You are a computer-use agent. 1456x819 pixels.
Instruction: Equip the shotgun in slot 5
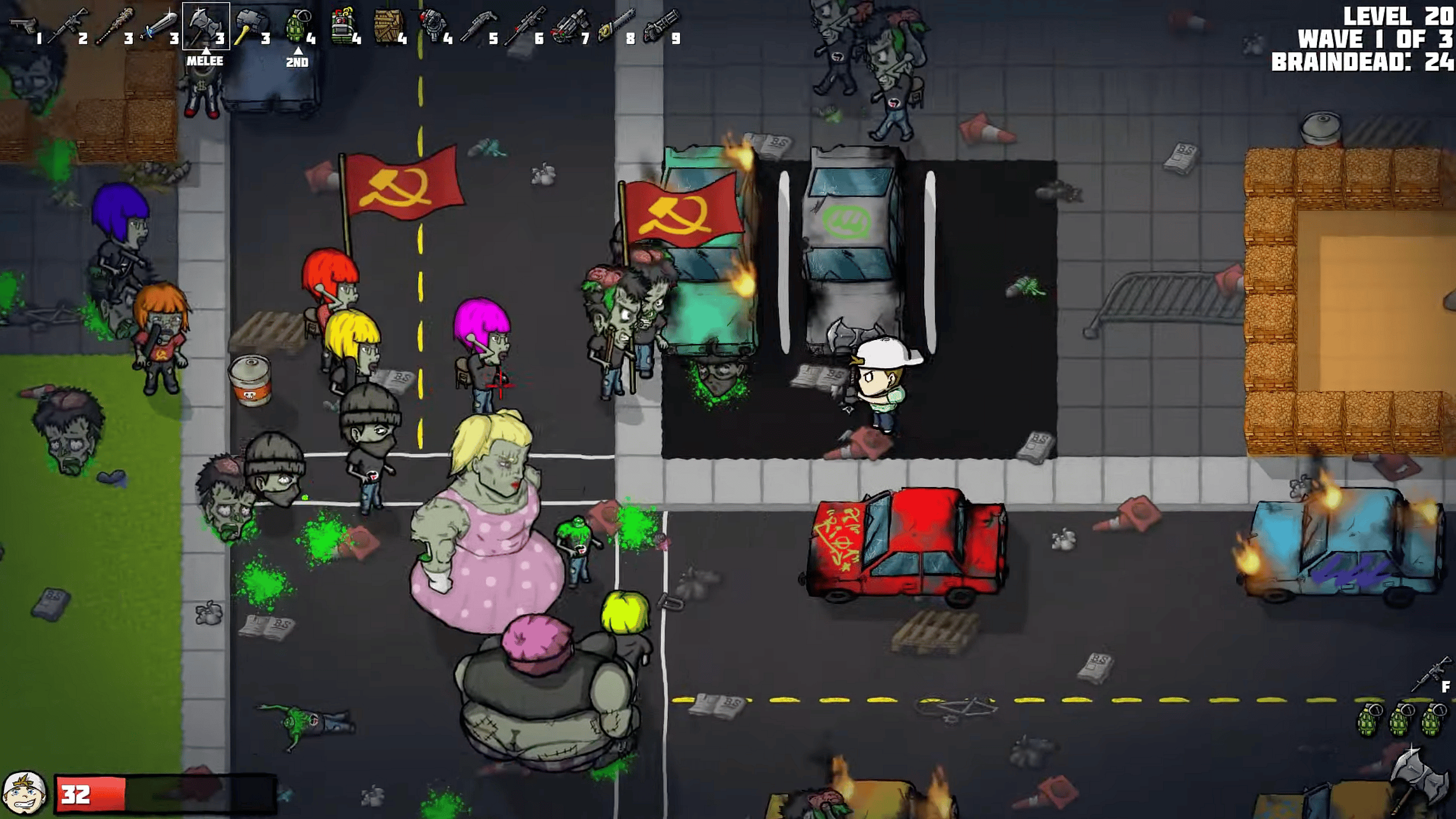click(478, 25)
